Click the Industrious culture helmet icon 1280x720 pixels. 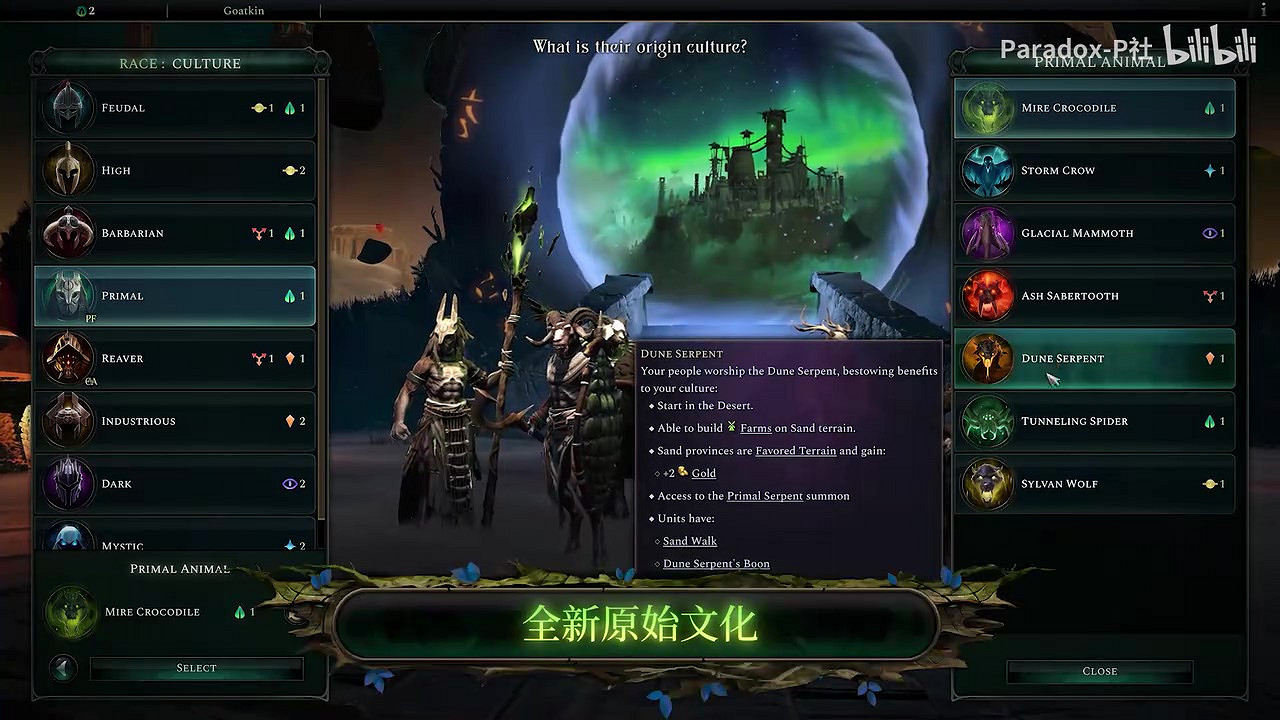pyautogui.click(x=67, y=421)
